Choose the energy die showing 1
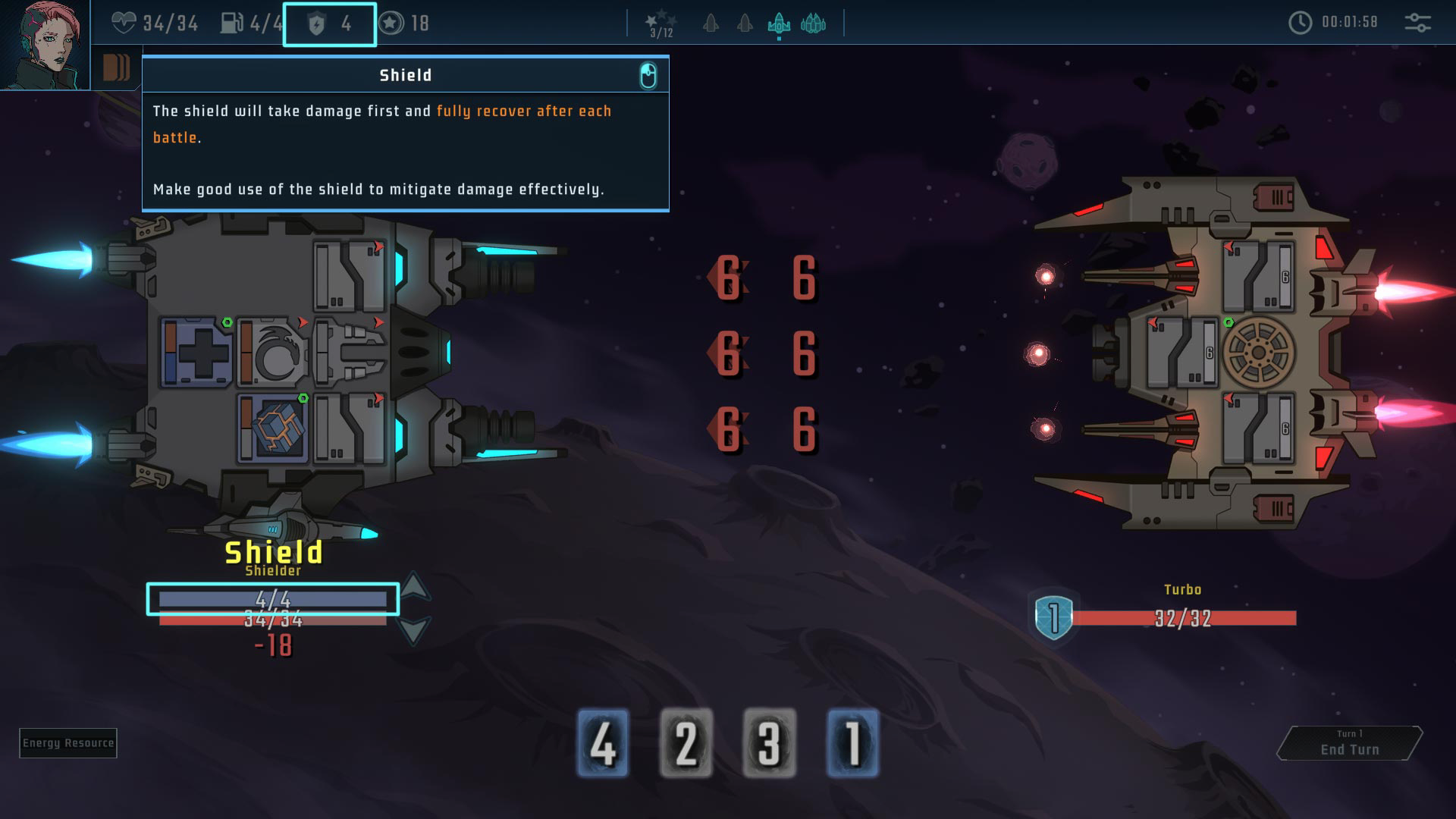 click(852, 743)
